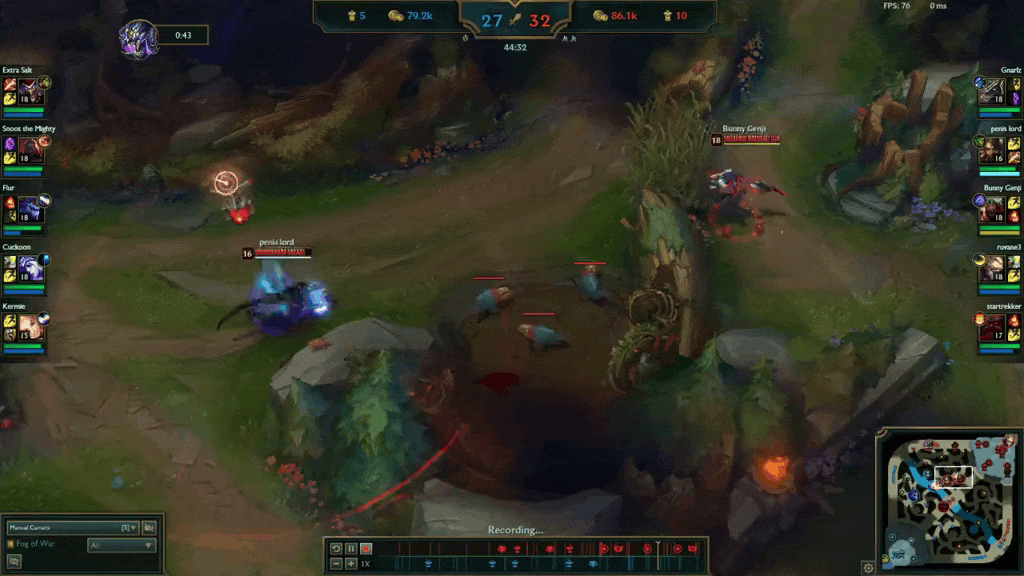1024x576 pixels.
Task: Toggle the Fog of War checkbox
Action: [x=11, y=544]
